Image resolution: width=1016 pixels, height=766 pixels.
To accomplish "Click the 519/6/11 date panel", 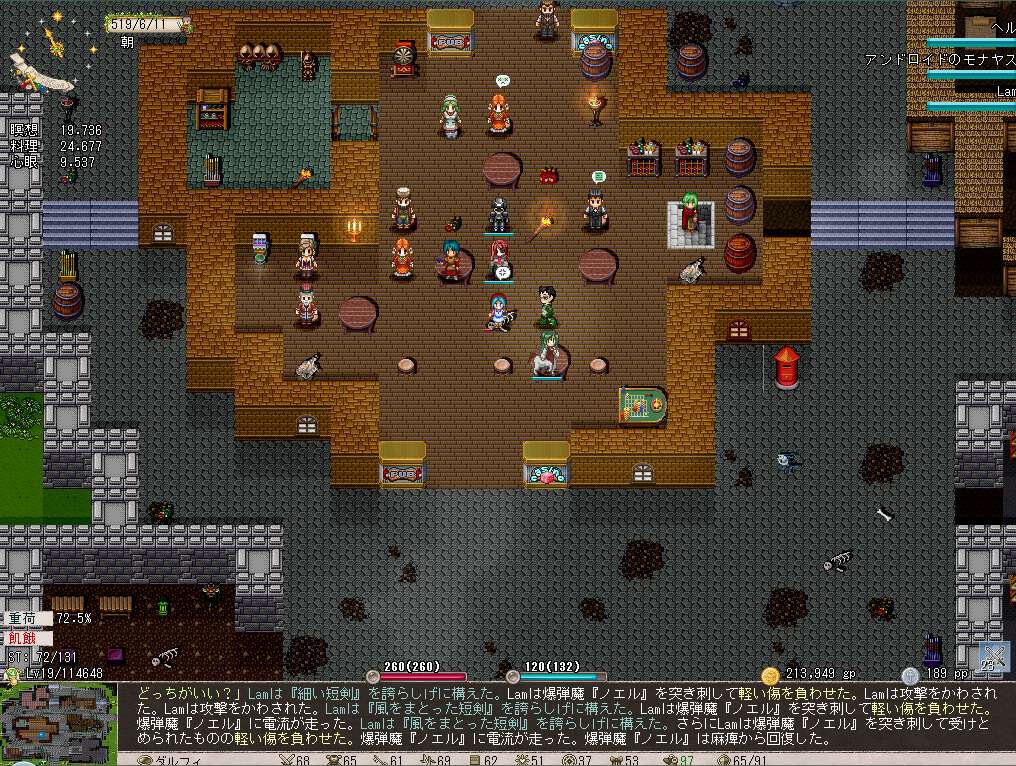I will (147, 24).
